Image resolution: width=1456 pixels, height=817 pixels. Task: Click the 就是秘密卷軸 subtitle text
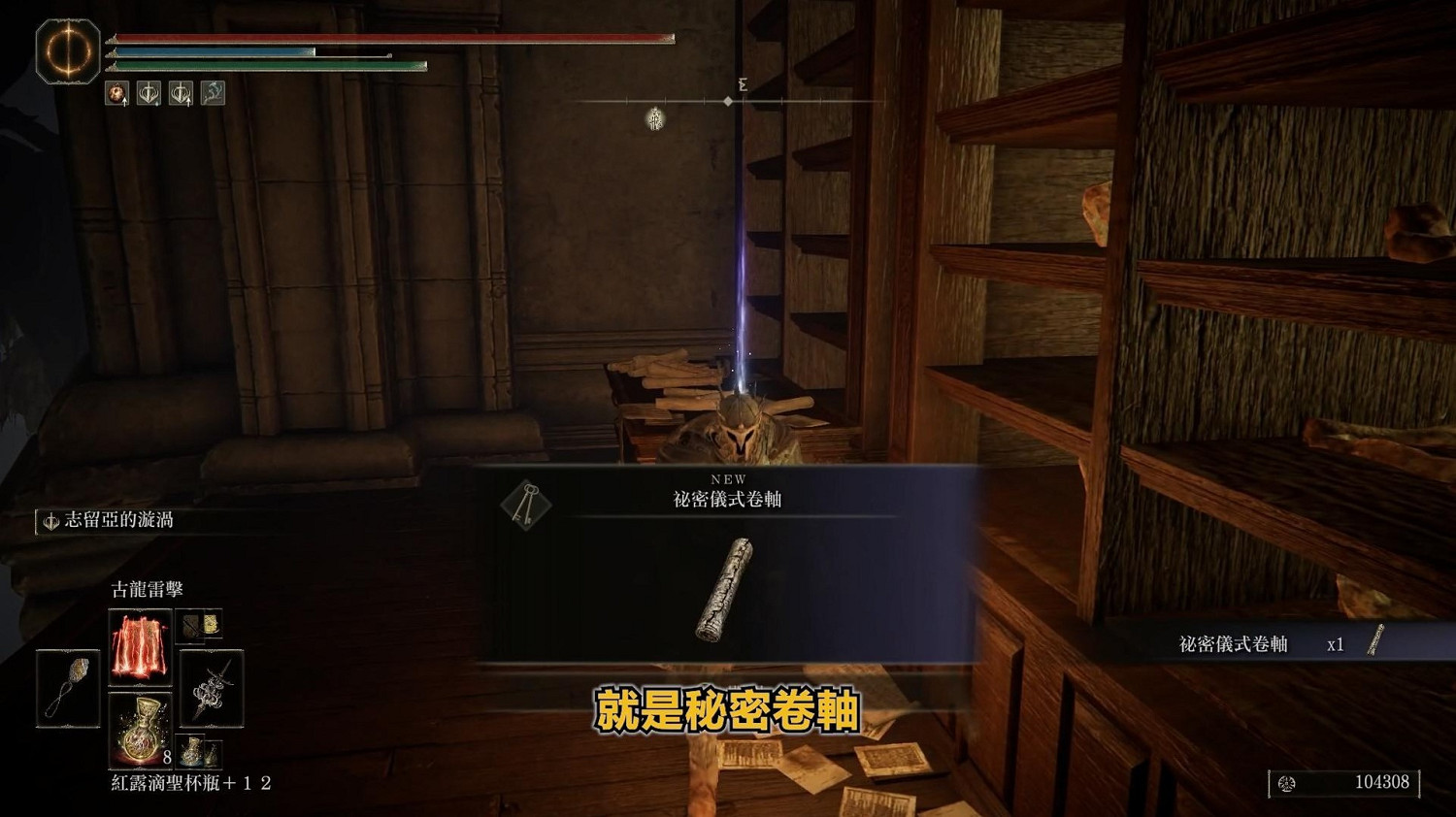click(726, 709)
